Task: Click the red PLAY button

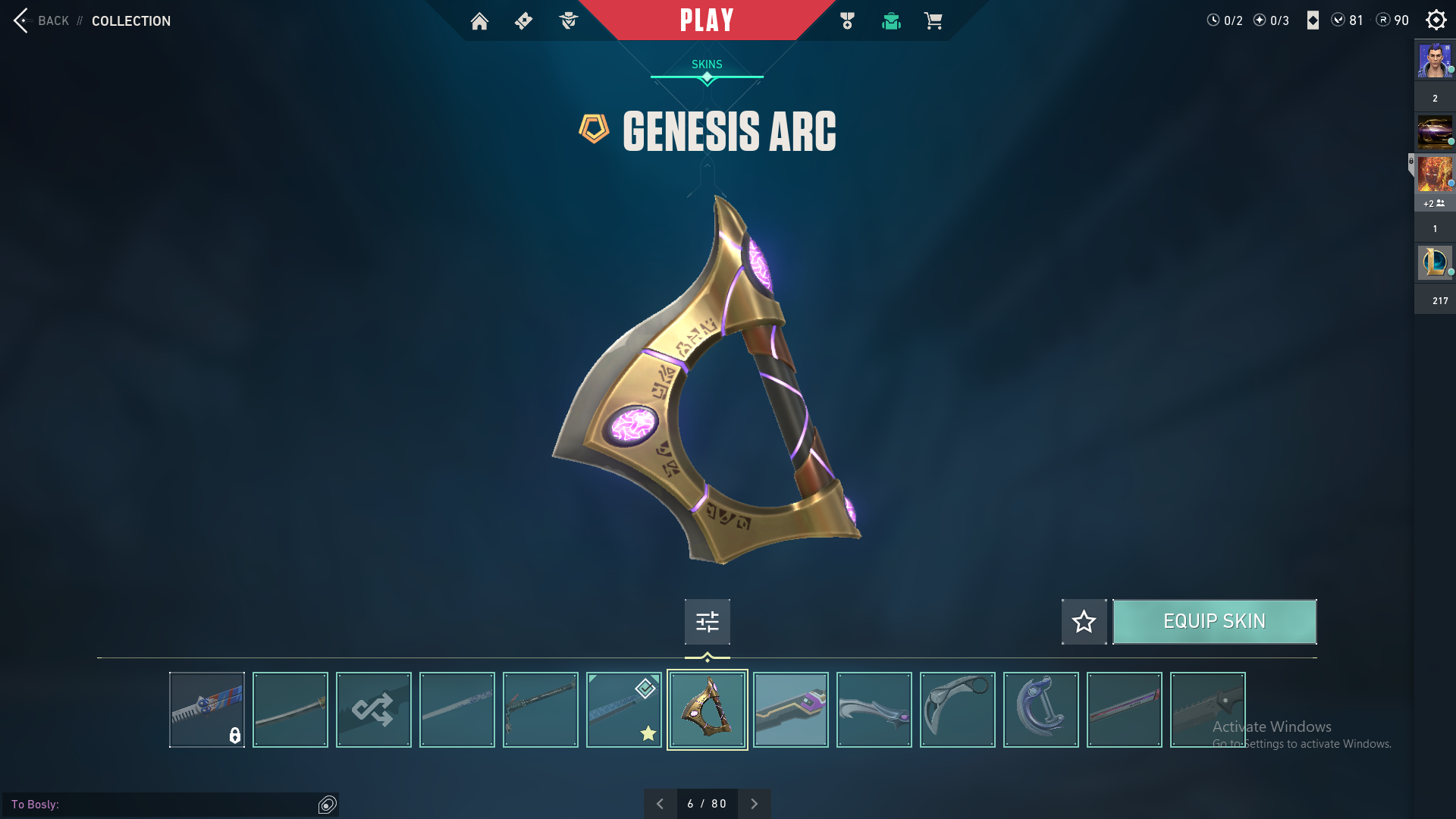Action: click(707, 20)
